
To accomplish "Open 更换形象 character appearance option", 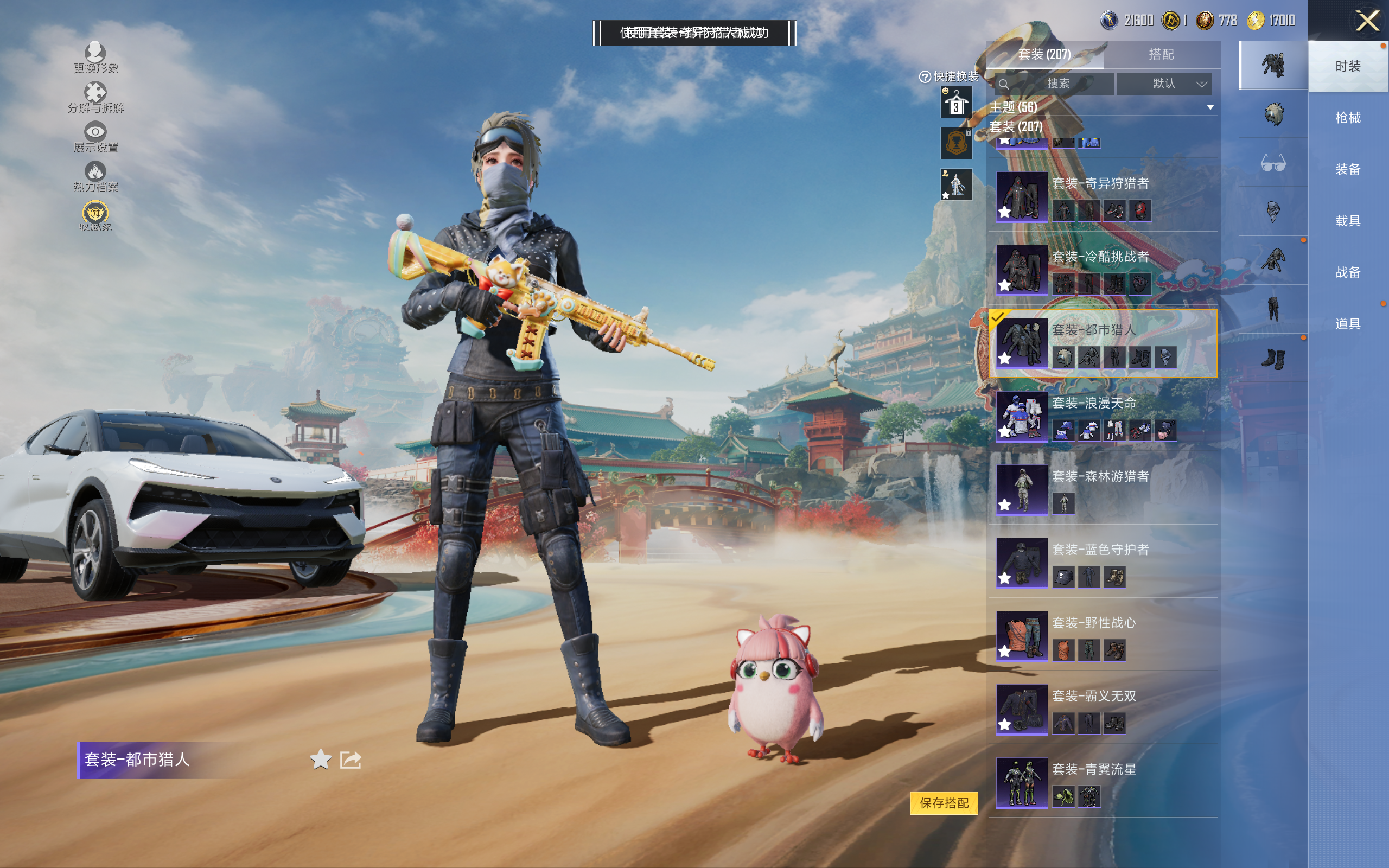I will pyautogui.click(x=95, y=58).
